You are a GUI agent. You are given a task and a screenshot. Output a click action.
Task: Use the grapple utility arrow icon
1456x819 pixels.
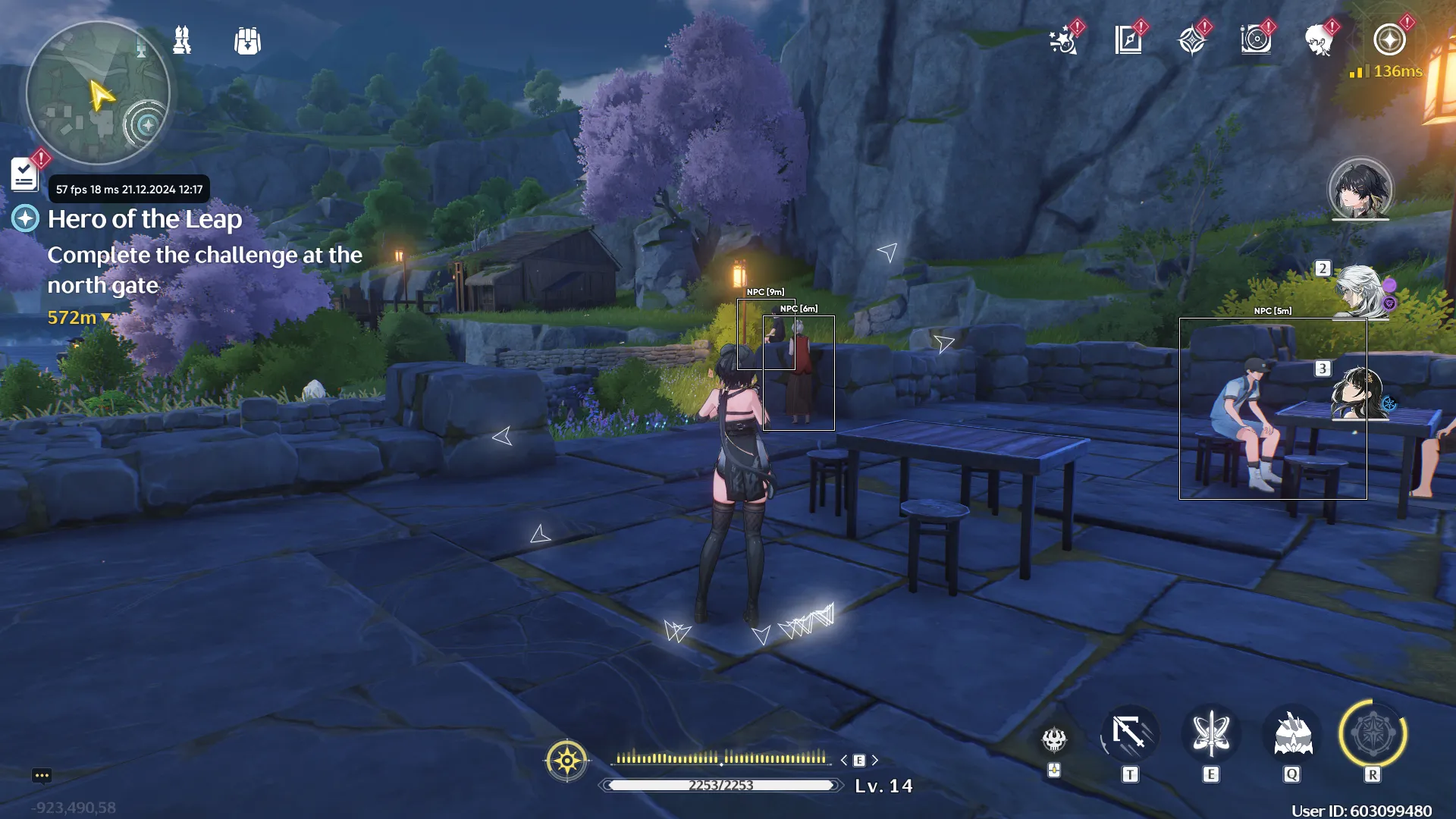tap(1130, 734)
